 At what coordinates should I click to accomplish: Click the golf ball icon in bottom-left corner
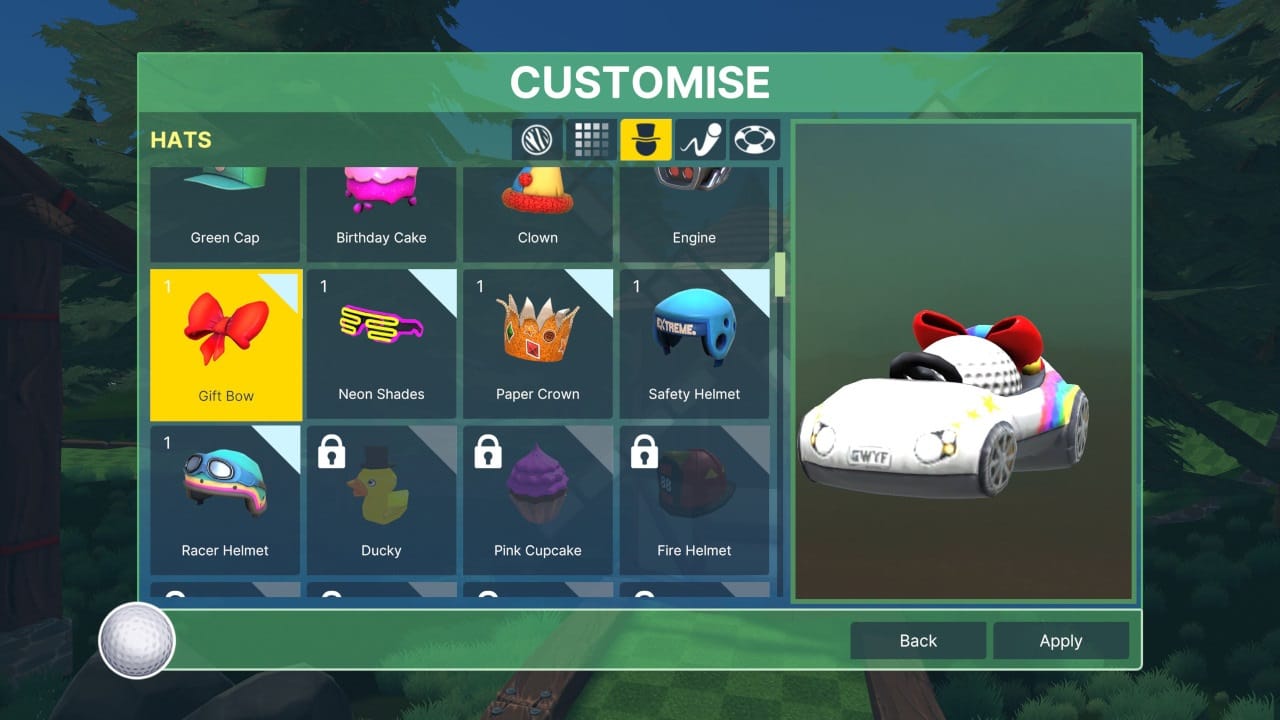click(x=136, y=641)
